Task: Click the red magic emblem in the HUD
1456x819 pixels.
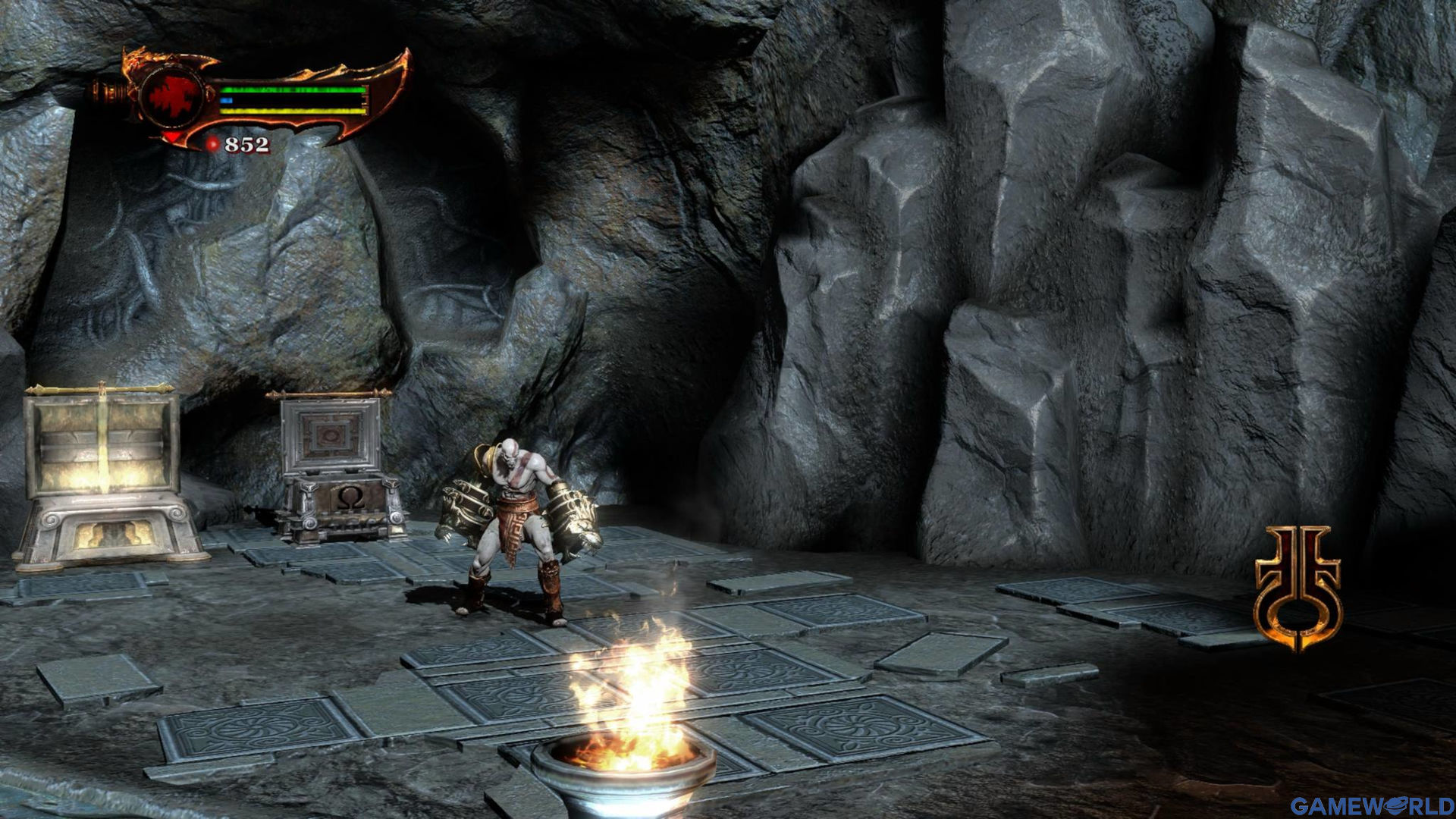Action: point(174,96)
